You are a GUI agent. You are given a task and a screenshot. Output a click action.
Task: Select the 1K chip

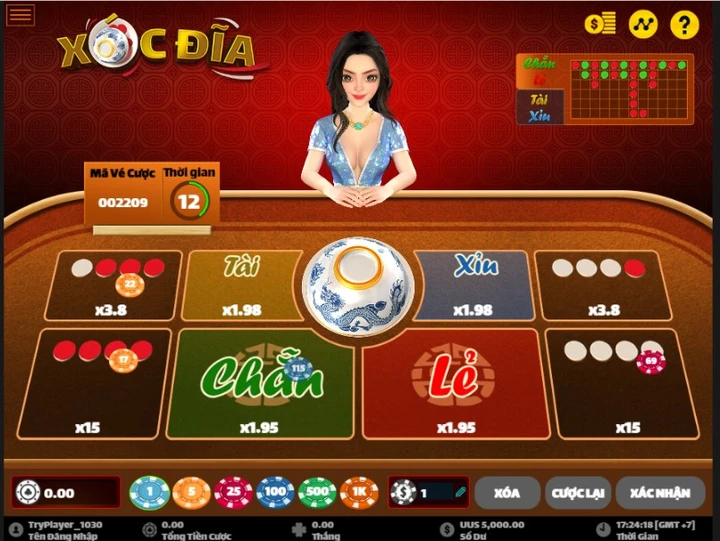(x=359, y=492)
